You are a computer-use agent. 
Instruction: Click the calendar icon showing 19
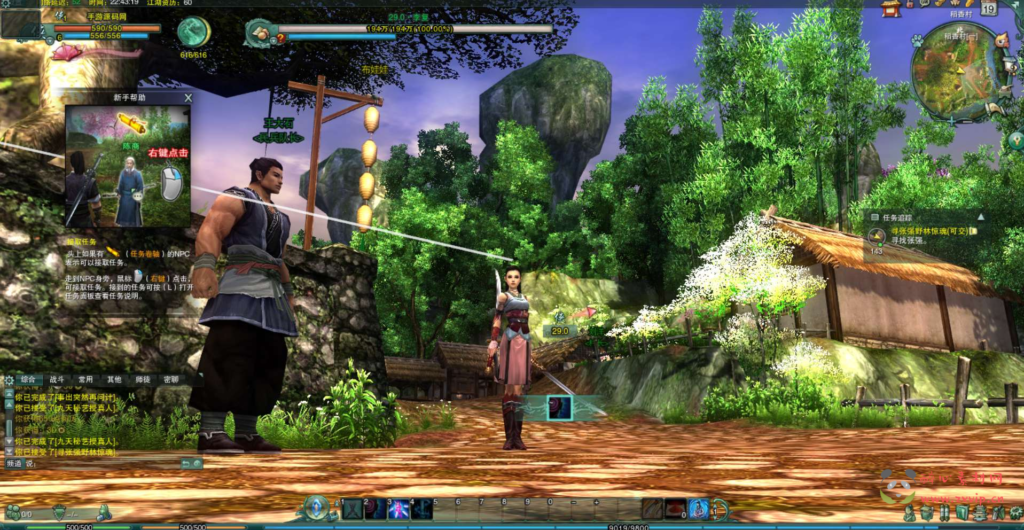coord(988,8)
